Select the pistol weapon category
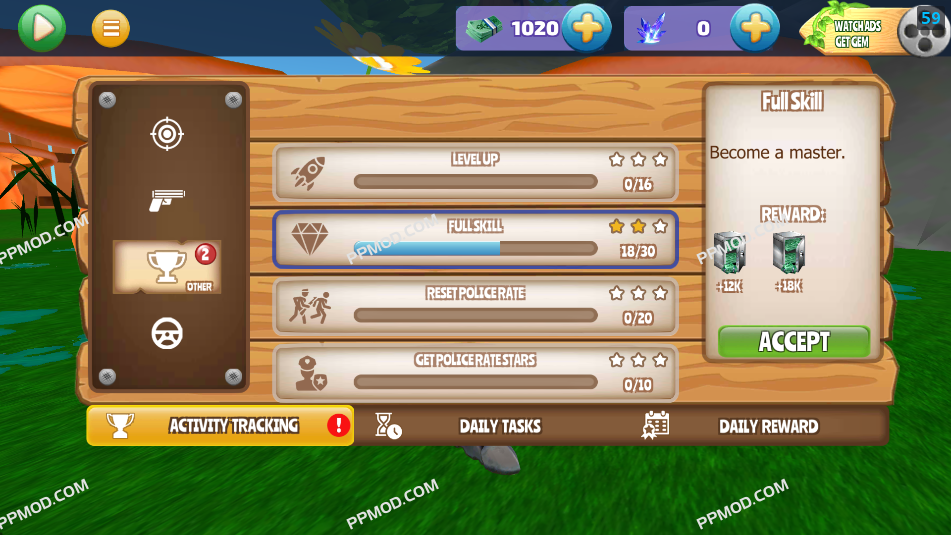This screenshot has height=535, width=951. click(x=167, y=200)
